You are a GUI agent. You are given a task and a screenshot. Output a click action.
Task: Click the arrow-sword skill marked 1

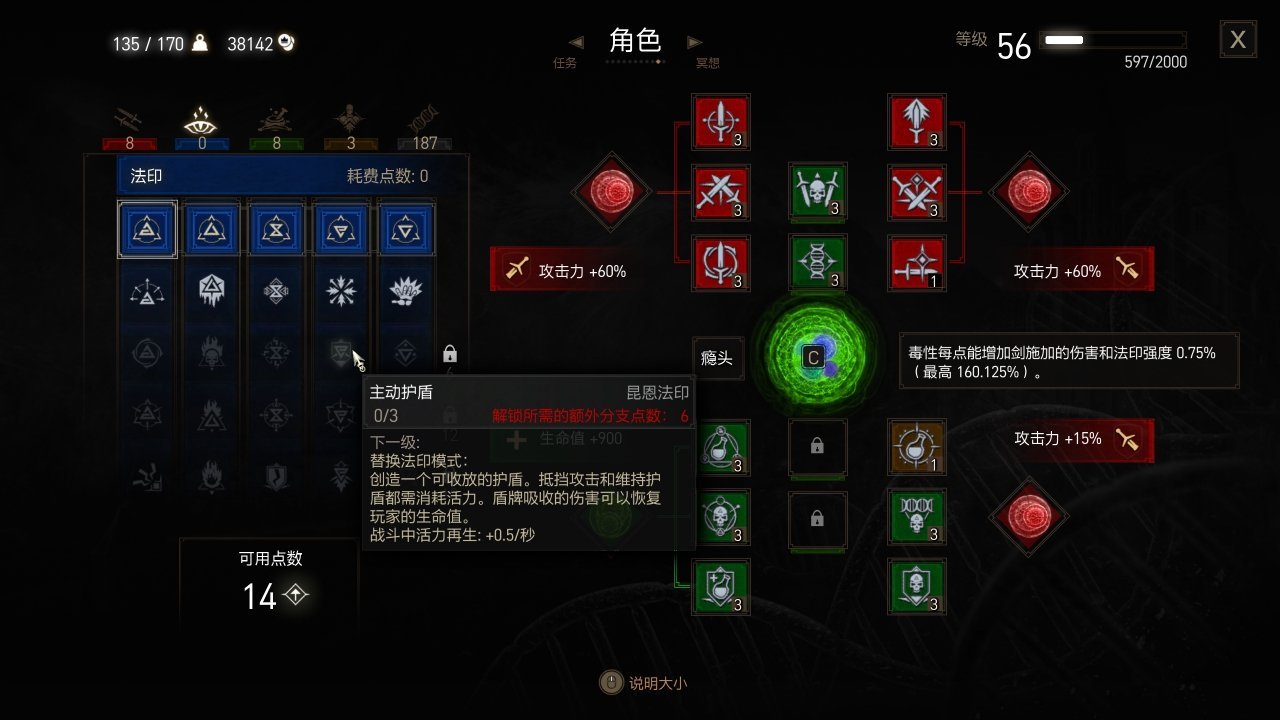tap(917, 263)
